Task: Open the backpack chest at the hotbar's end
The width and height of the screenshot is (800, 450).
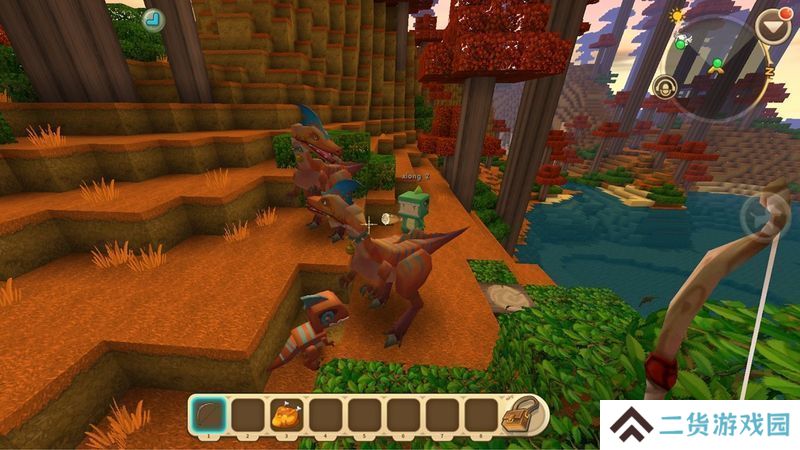Action: click(521, 414)
